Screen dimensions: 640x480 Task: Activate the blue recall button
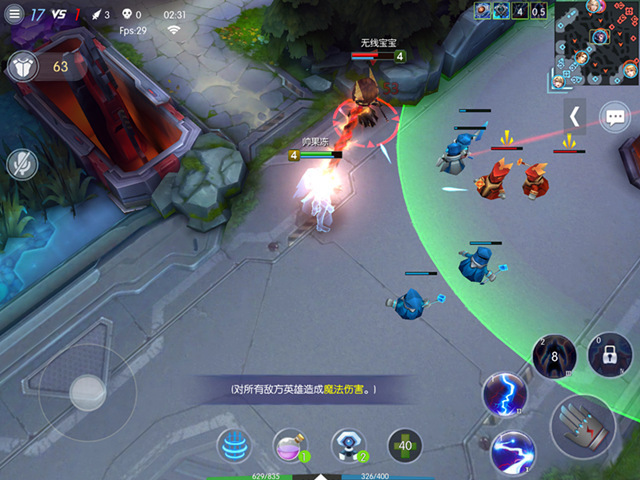coord(234,446)
